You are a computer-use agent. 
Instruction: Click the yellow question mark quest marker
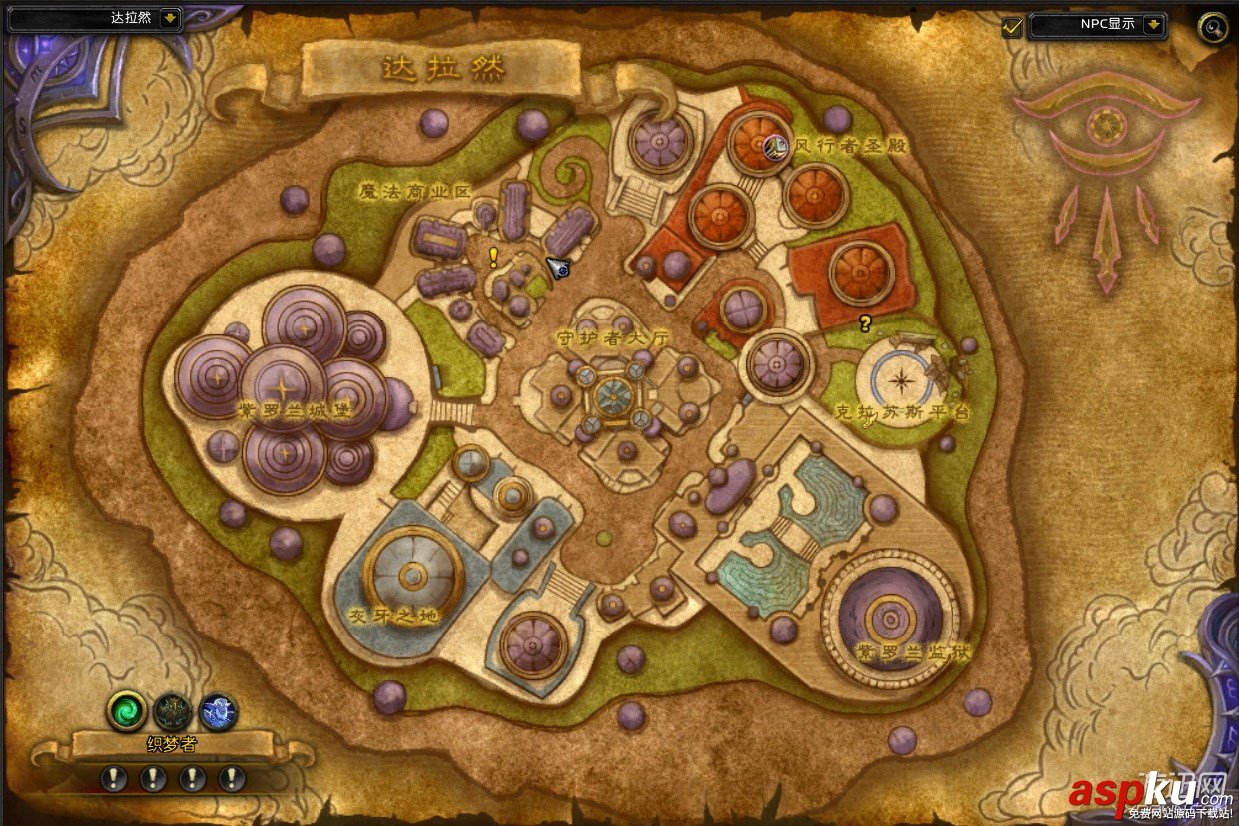click(865, 323)
